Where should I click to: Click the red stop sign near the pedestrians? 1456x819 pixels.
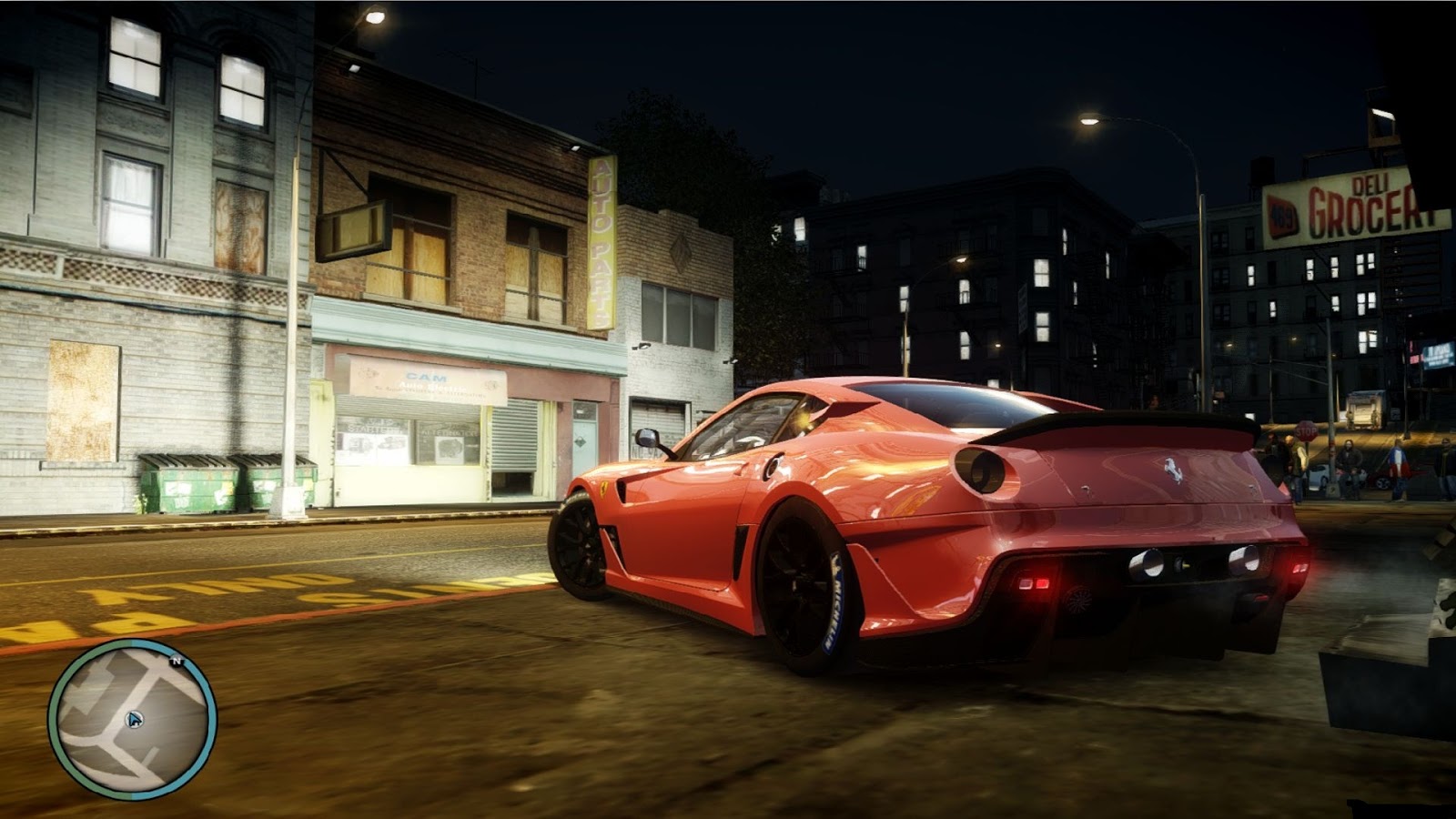[x=1306, y=431]
